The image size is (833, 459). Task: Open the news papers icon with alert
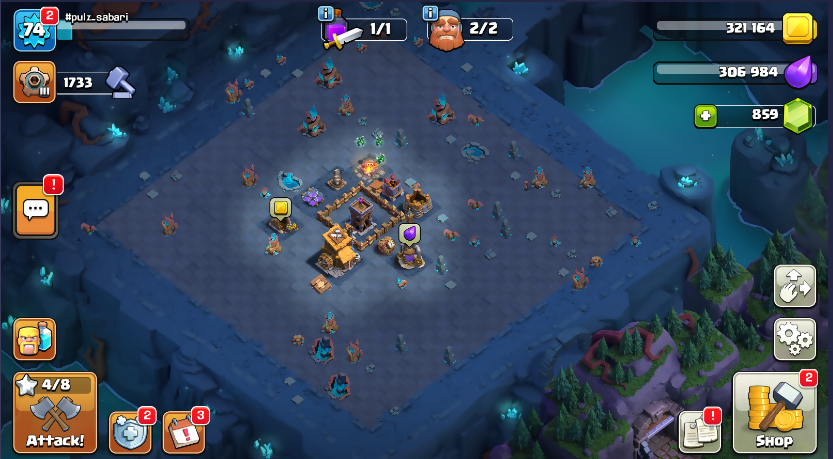tap(700, 431)
